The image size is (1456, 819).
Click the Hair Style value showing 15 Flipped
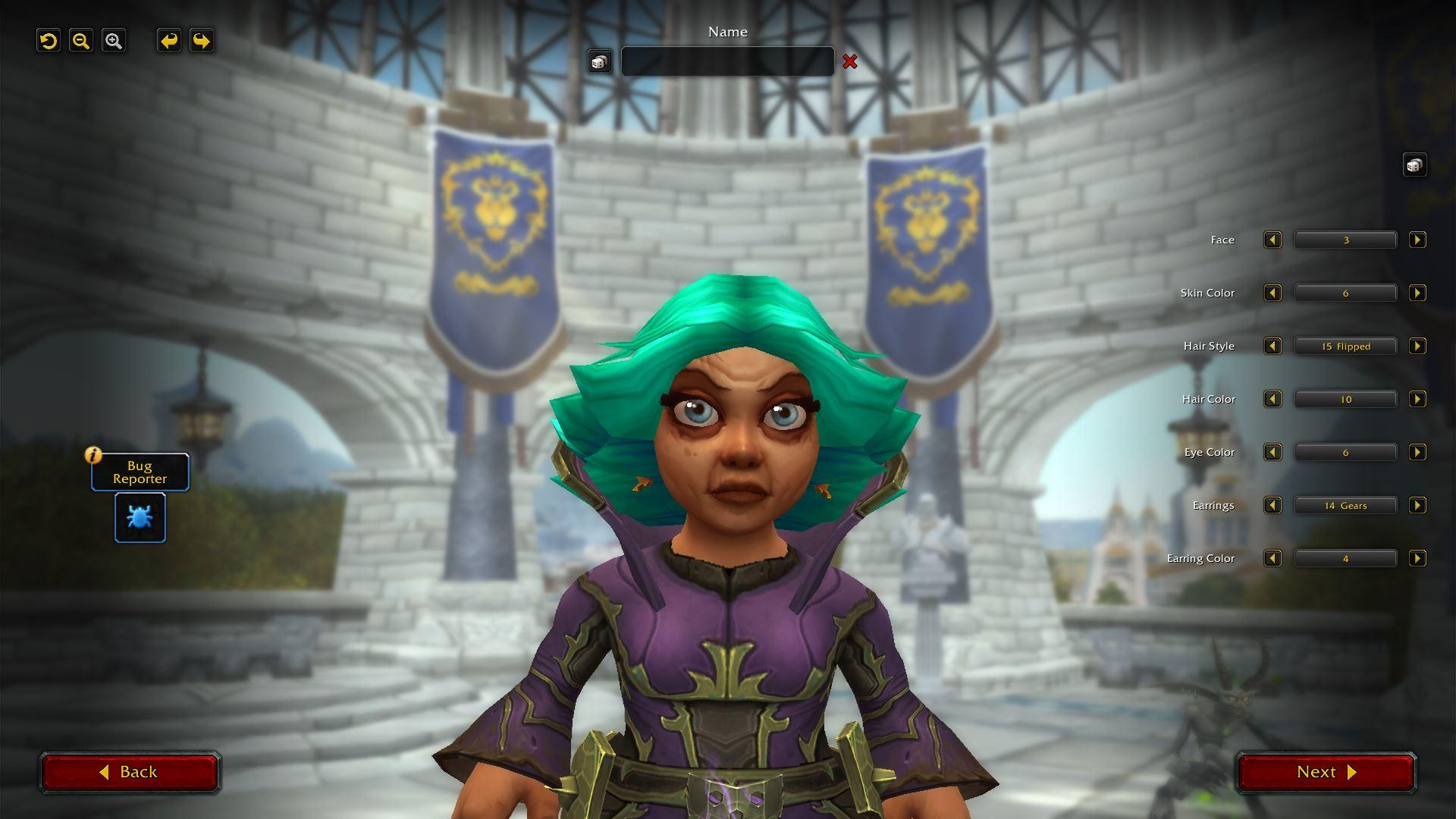[1345, 346]
